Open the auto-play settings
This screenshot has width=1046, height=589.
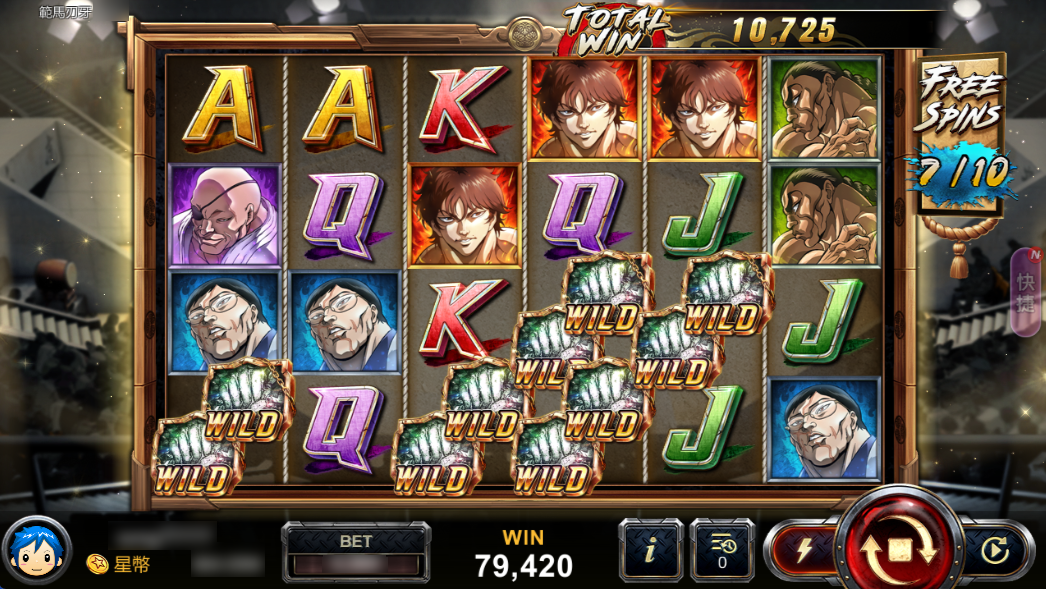pos(994,549)
